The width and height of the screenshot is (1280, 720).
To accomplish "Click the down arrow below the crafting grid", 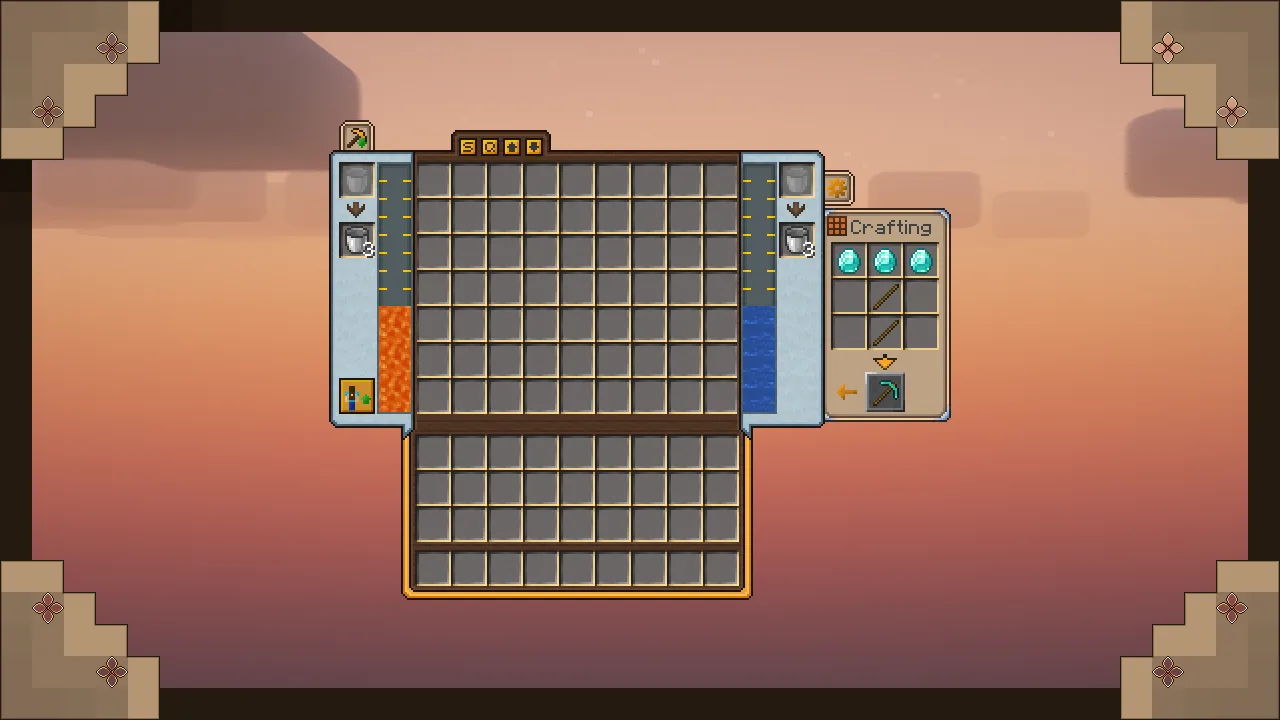I will 885,362.
